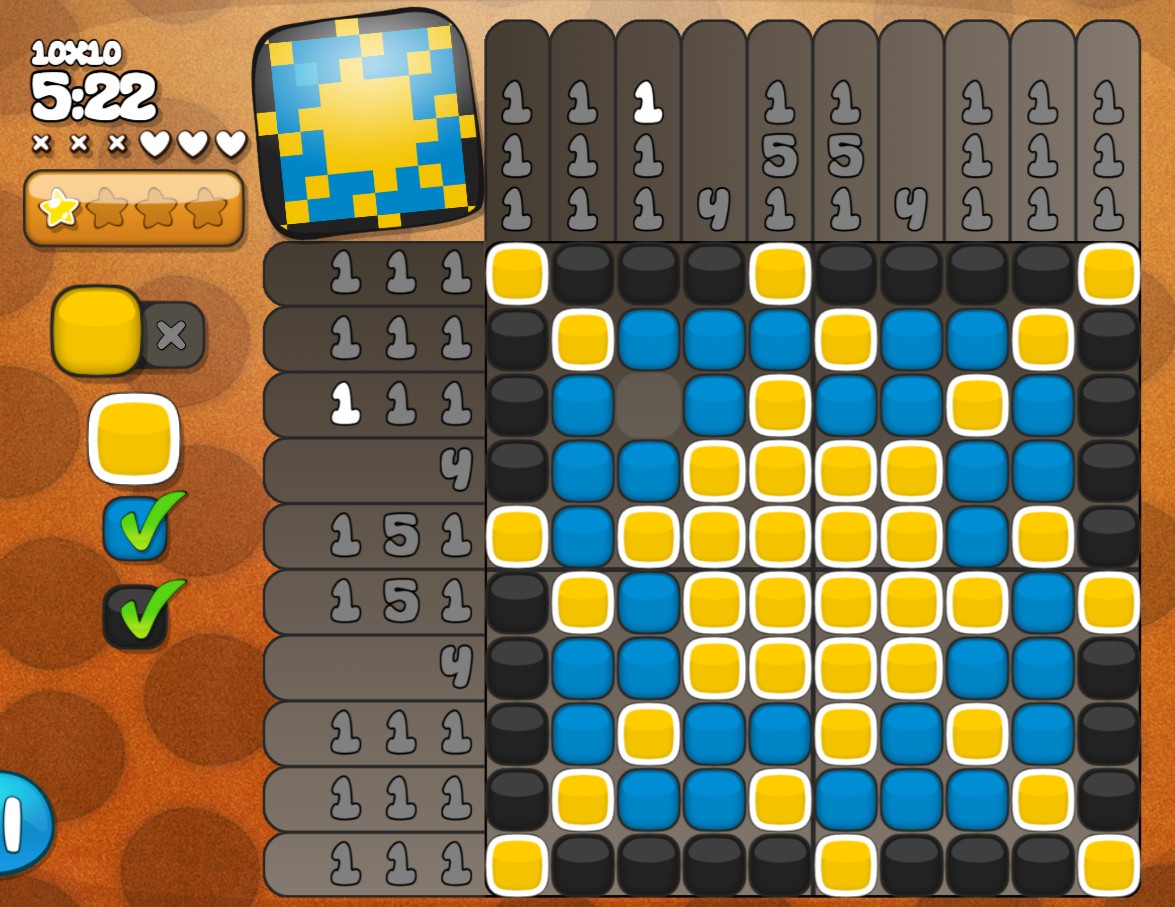Viewport: 1175px width, 907px height.
Task: Fill the only empty grey puzzle cell
Action: [x=648, y=405]
